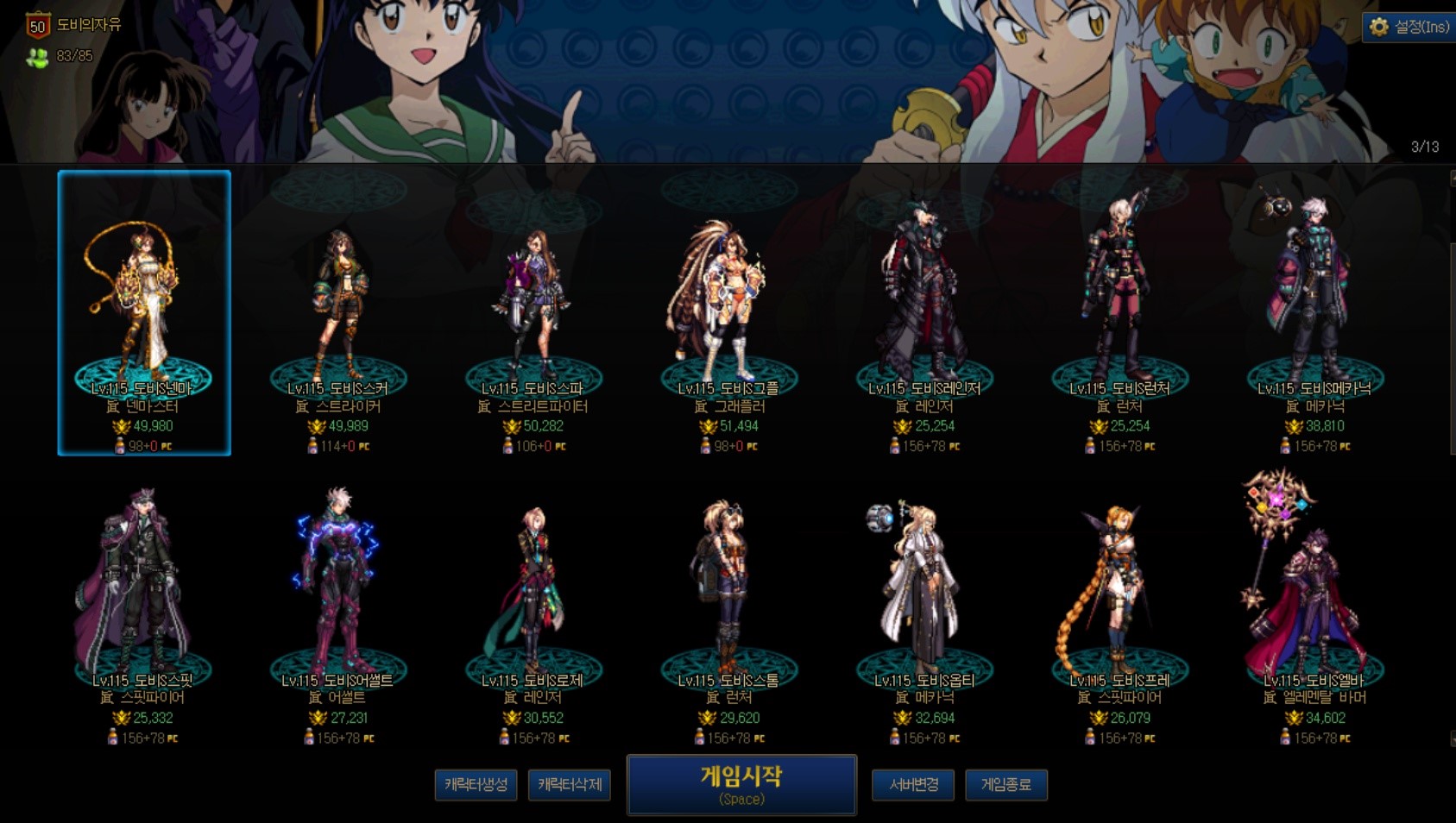Screen dimensions: 1456x823
Task: Open the 설정(Ins) settings button
Action: coord(1409,27)
